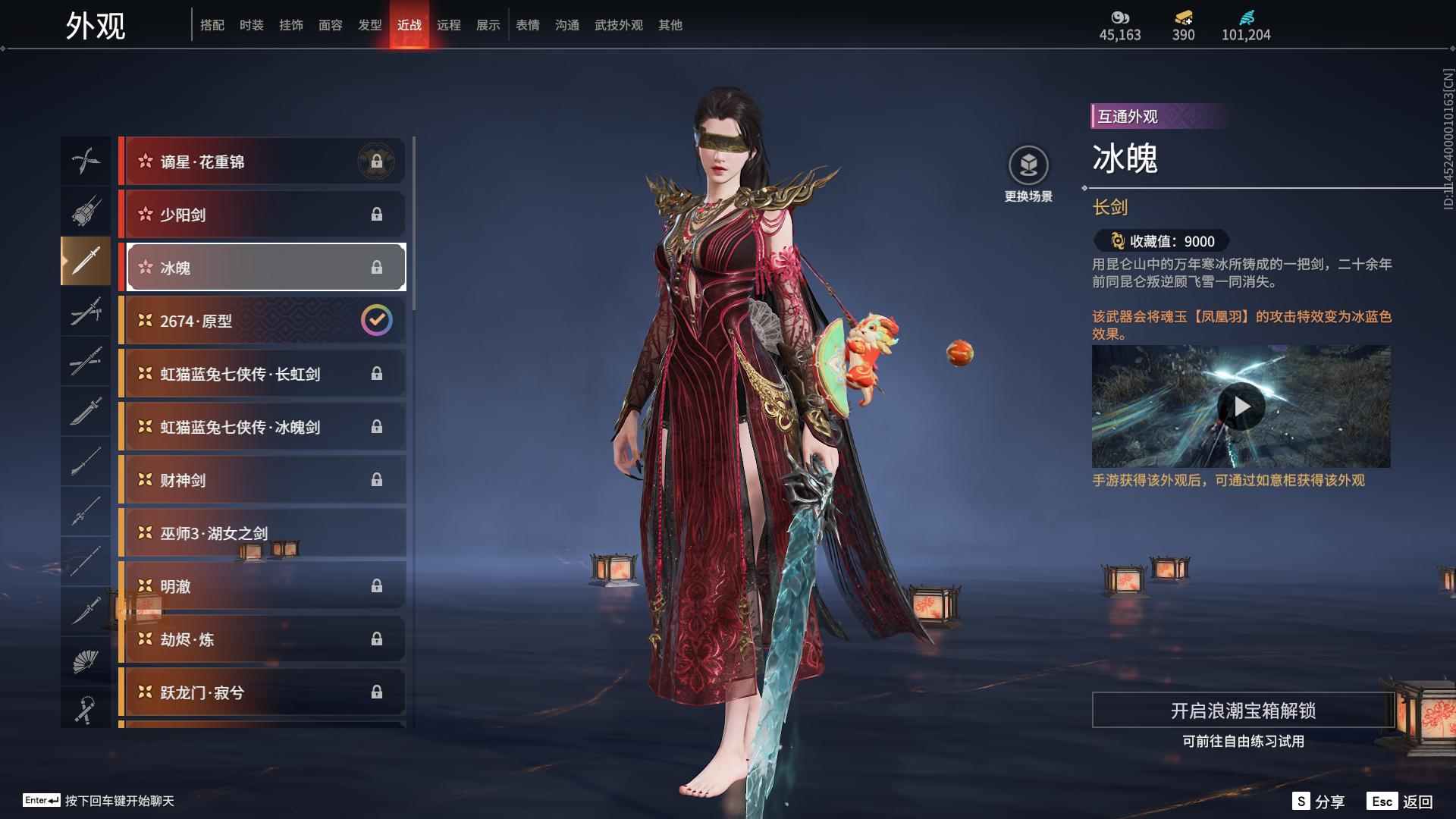Open the 时装 menu item

pyautogui.click(x=251, y=24)
